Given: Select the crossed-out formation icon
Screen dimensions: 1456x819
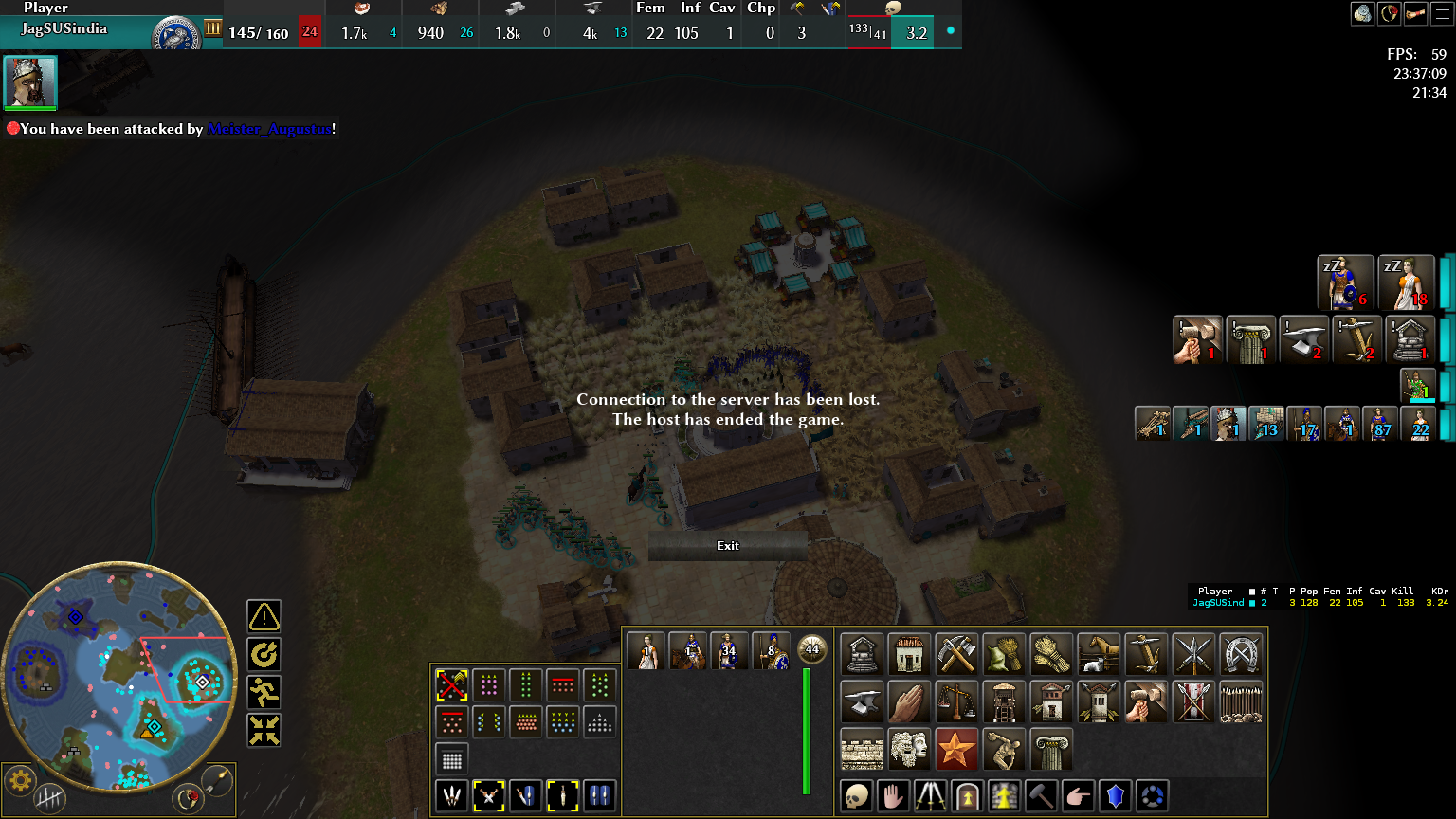Looking at the screenshot, I should click(452, 684).
